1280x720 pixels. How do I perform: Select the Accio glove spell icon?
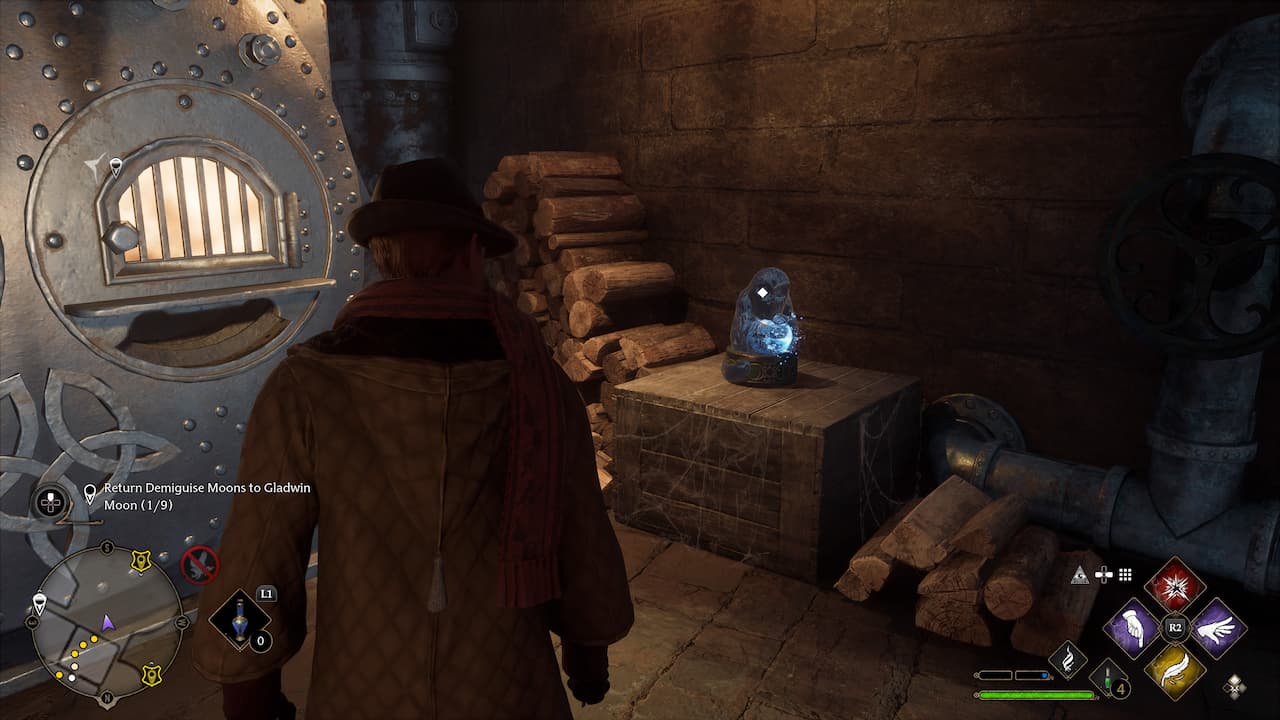[1132, 627]
